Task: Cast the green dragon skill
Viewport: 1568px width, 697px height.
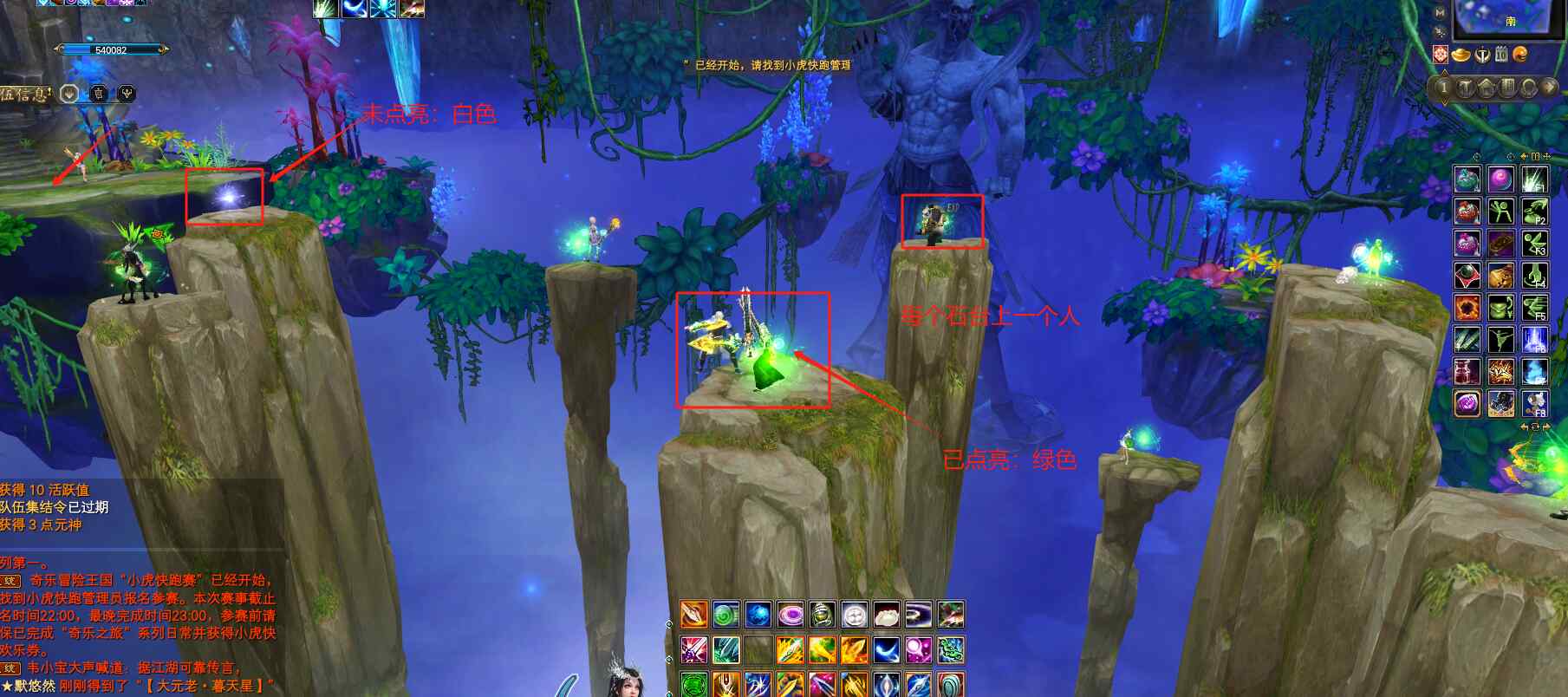Action: pos(950,649)
